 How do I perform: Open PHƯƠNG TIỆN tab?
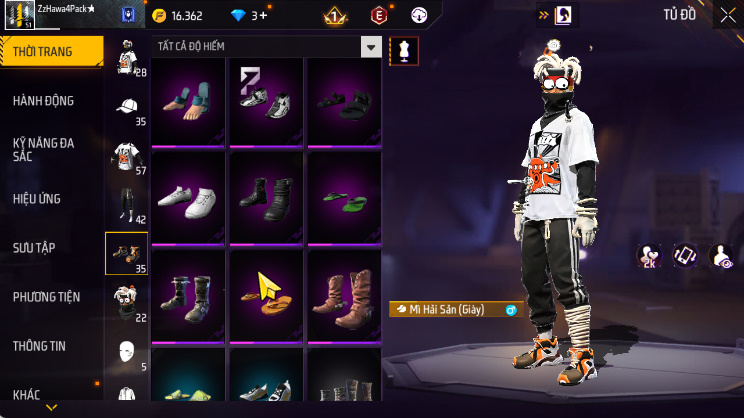pyautogui.click(x=46, y=296)
